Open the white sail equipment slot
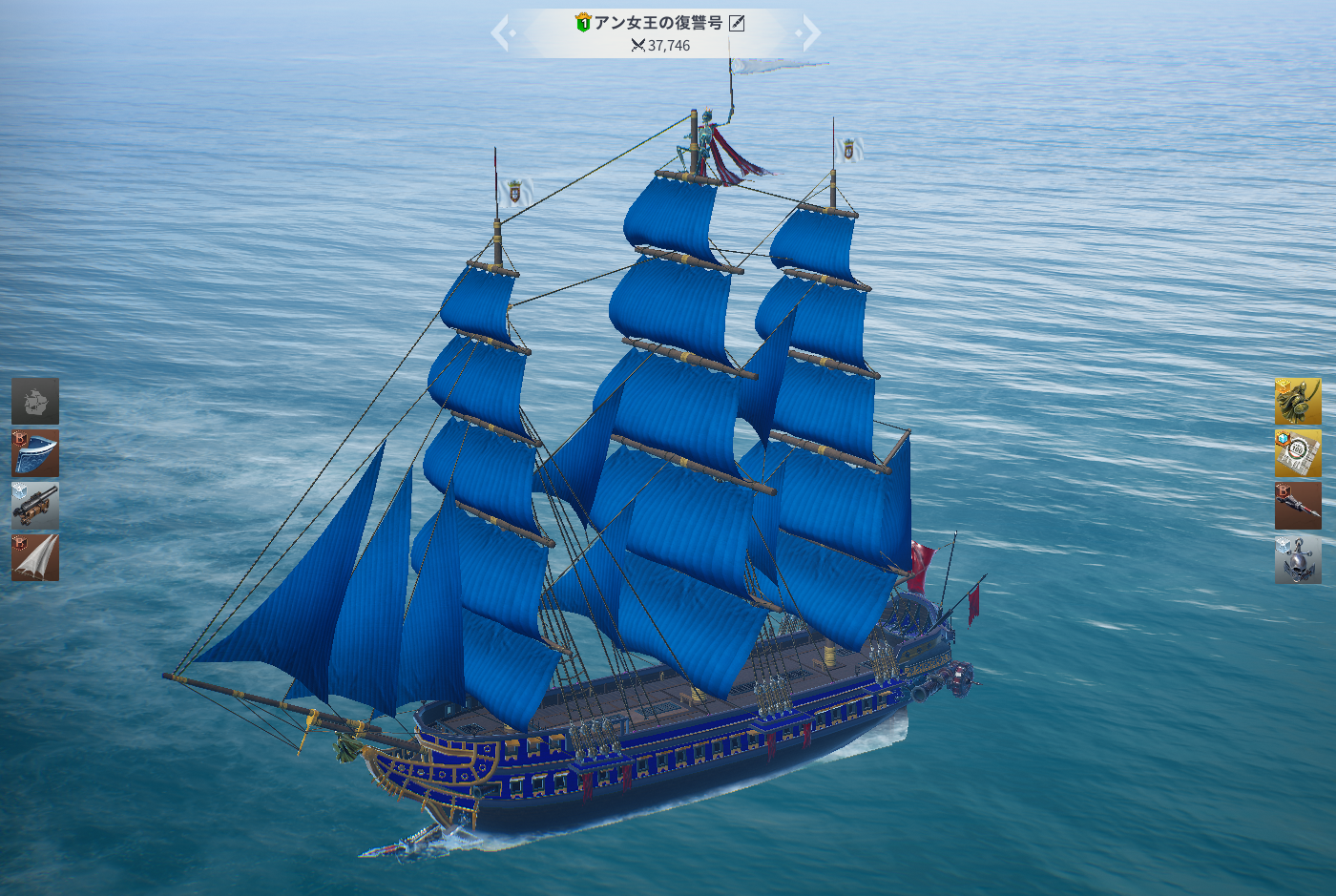Viewport: 1336px width, 896px height. (x=35, y=557)
